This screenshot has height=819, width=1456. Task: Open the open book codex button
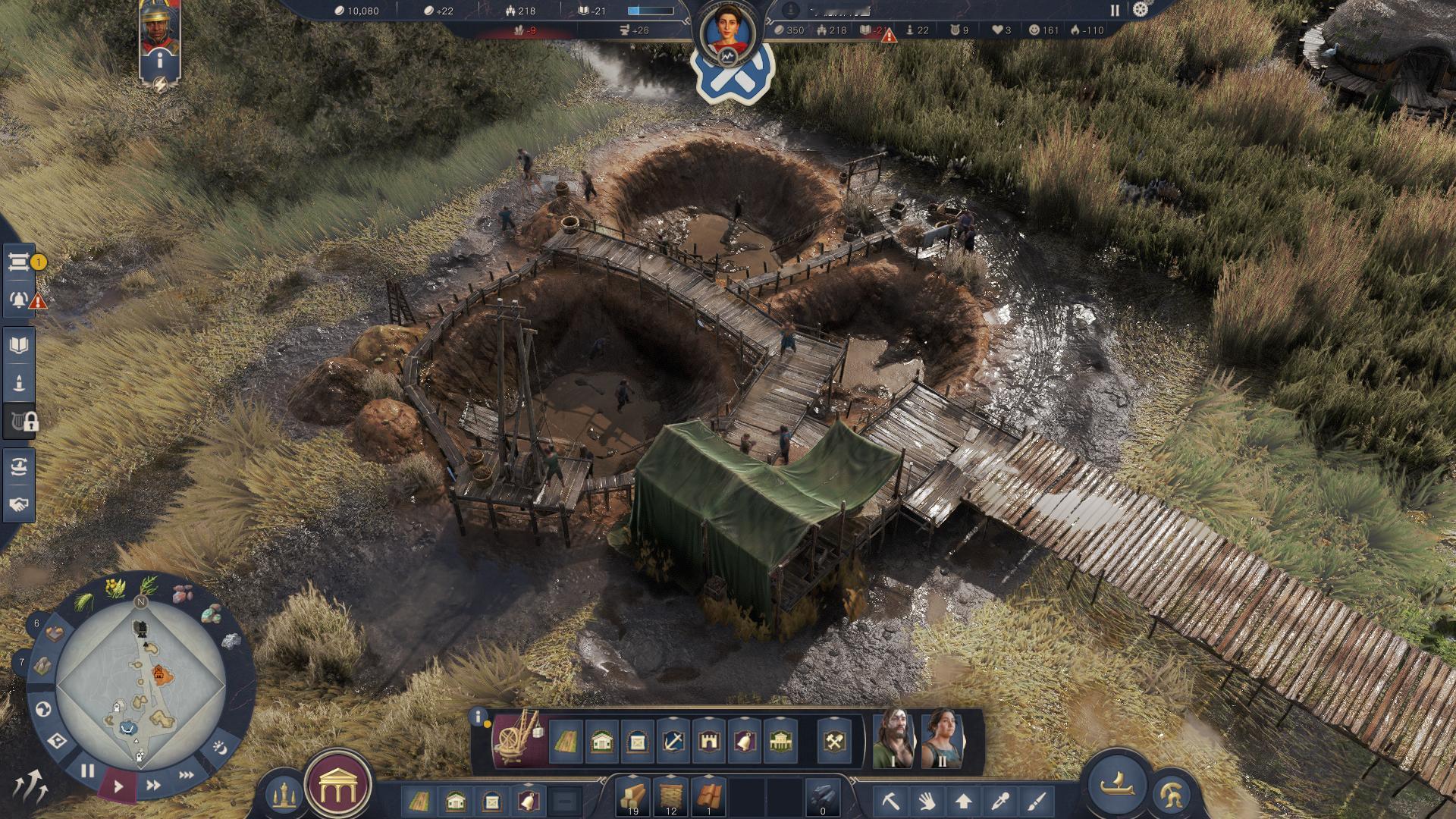(x=19, y=345)
